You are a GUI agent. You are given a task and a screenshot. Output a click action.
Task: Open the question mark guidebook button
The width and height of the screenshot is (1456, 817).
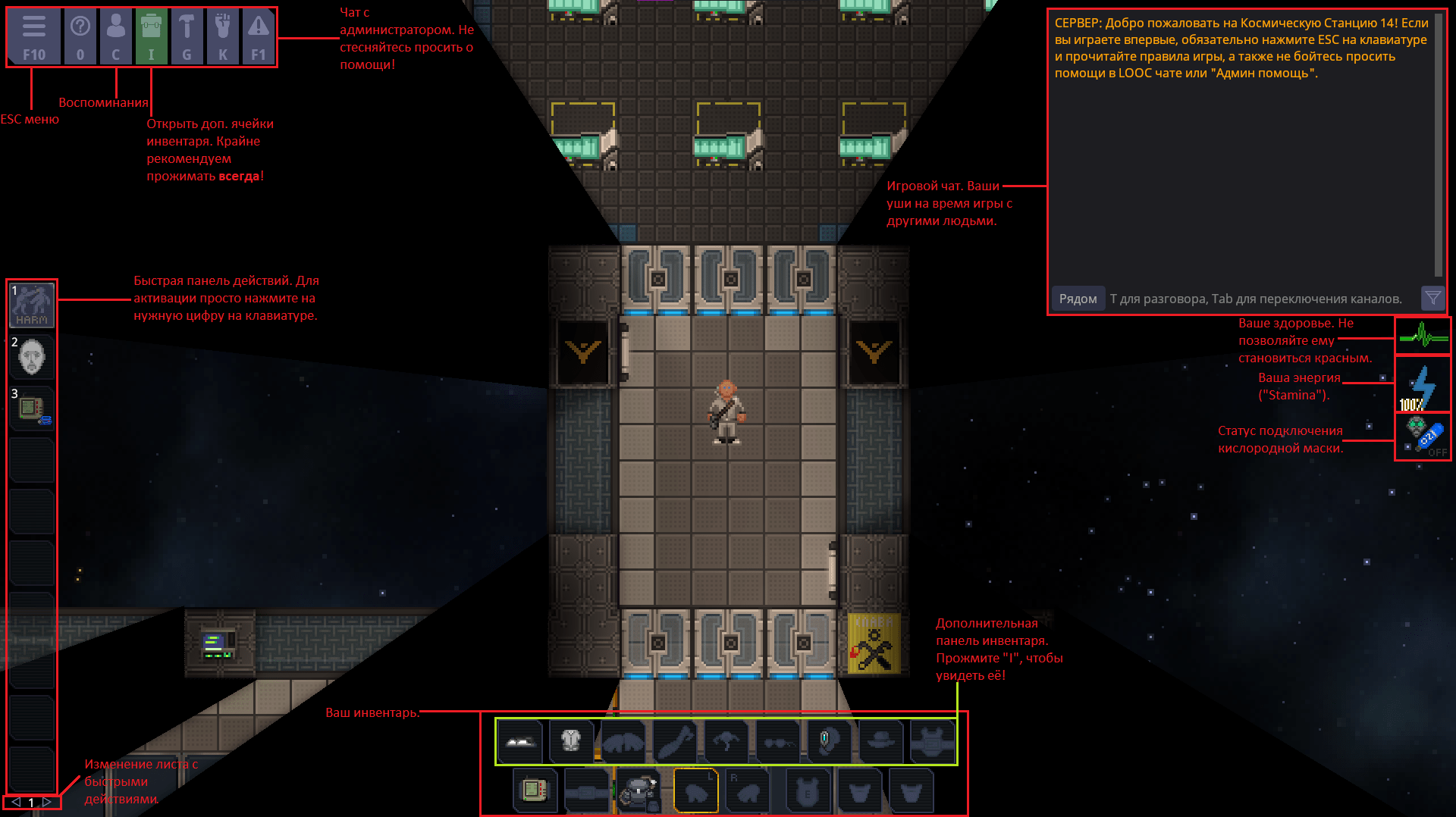pyautogui.click(x=80, y=37)
